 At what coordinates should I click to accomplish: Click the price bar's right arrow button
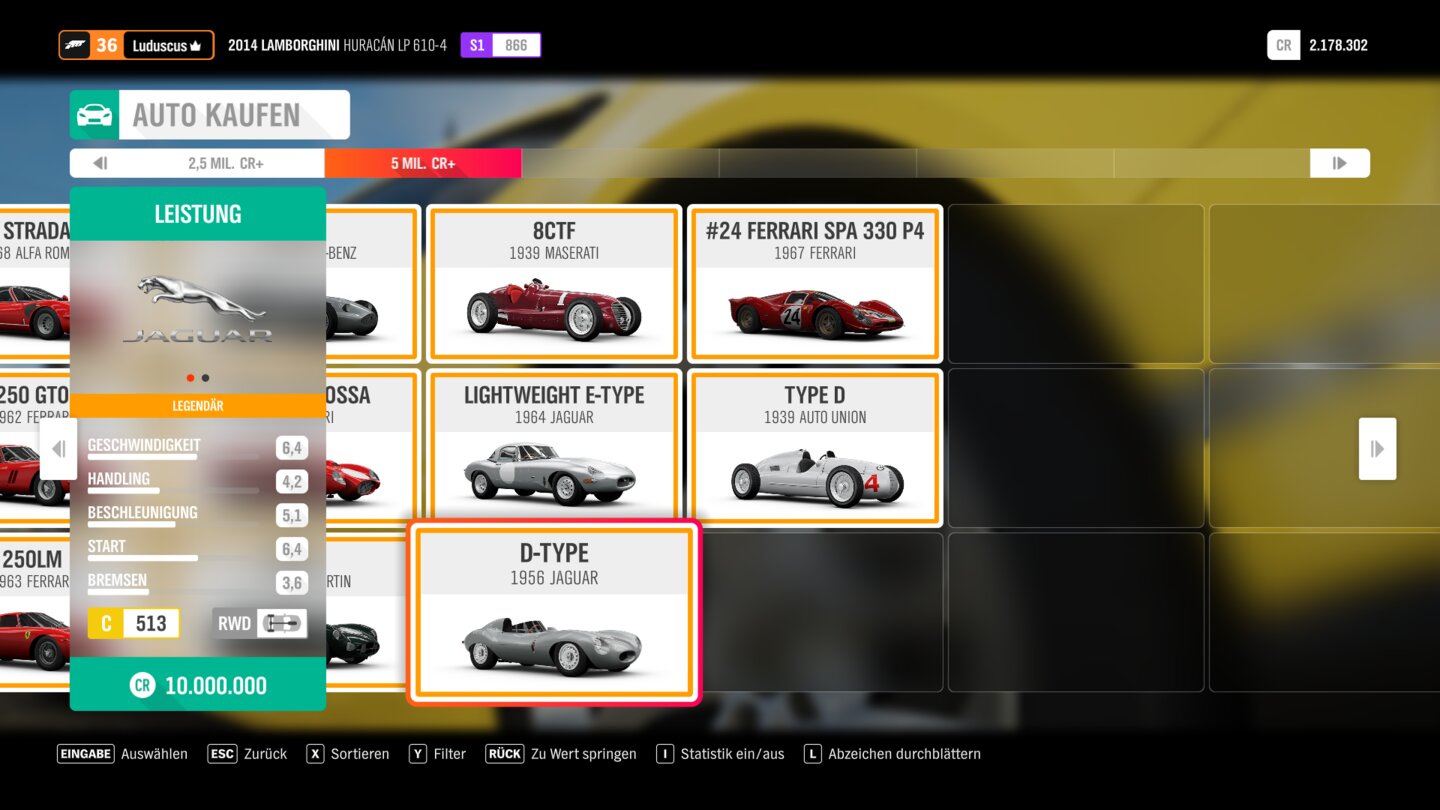pyautogui.click(x=1339, y=163)
